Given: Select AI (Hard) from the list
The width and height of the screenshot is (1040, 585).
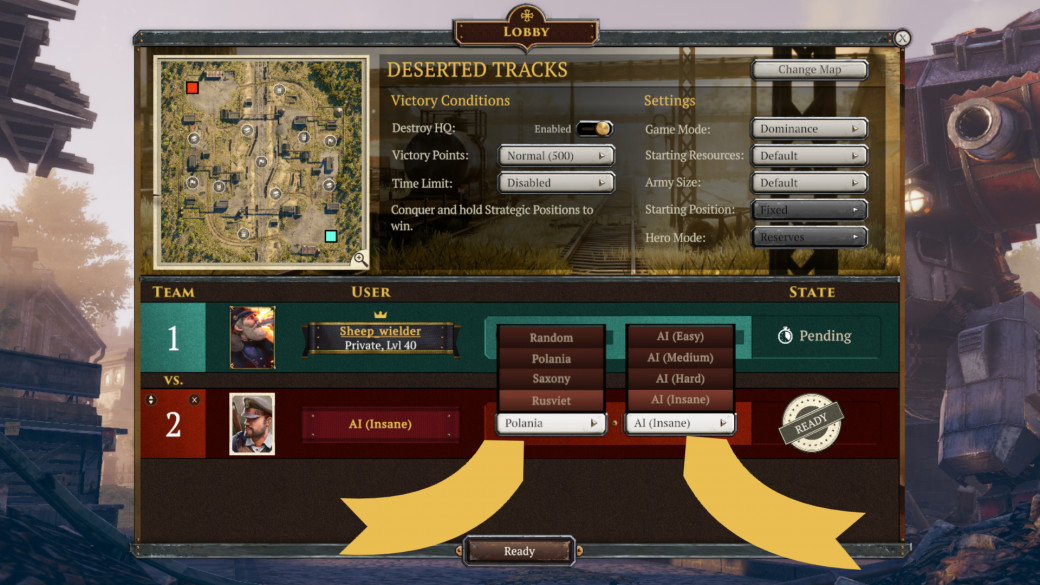Looking at the screenshot, I should click(680, 379).
